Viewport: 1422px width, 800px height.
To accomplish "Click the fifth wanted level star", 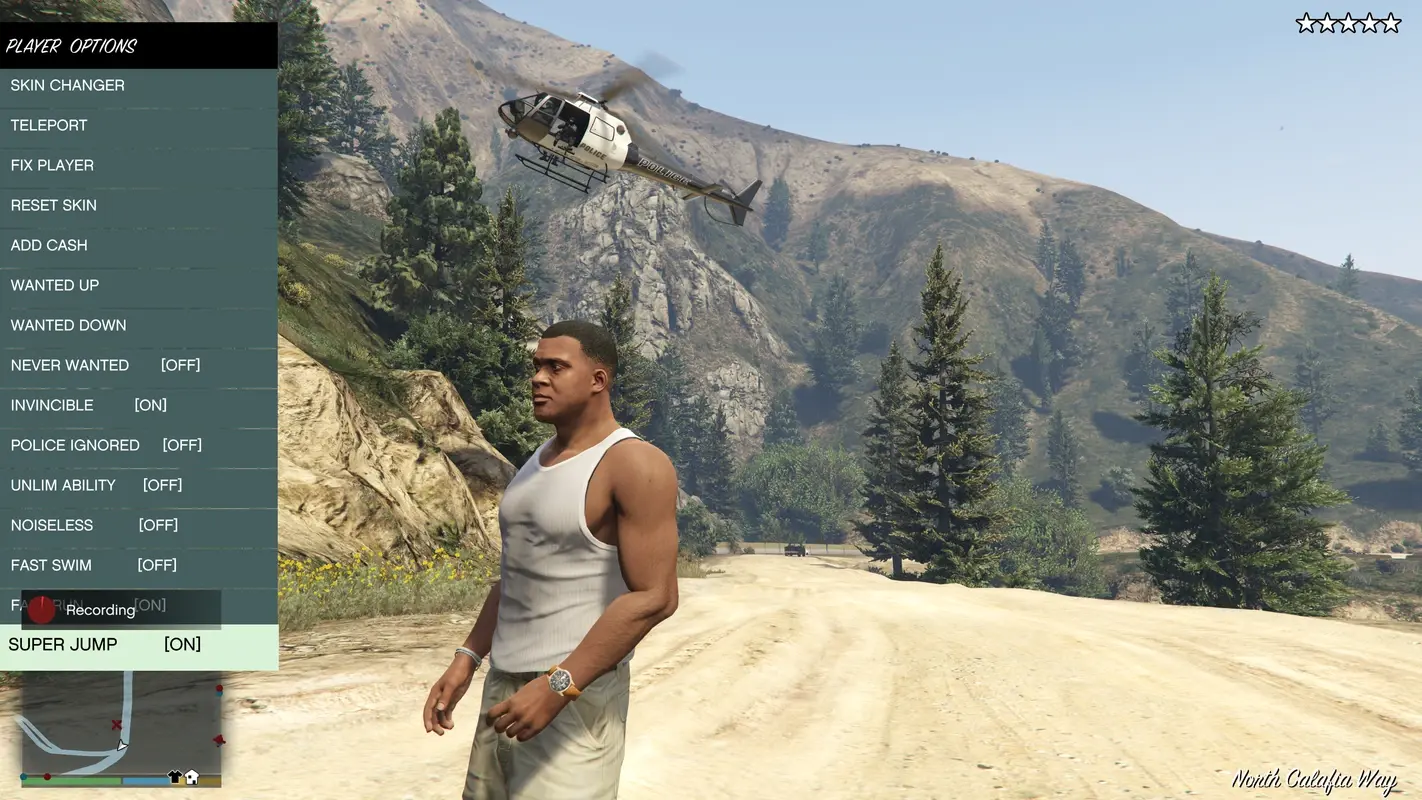I will (x=1391, y=20).
